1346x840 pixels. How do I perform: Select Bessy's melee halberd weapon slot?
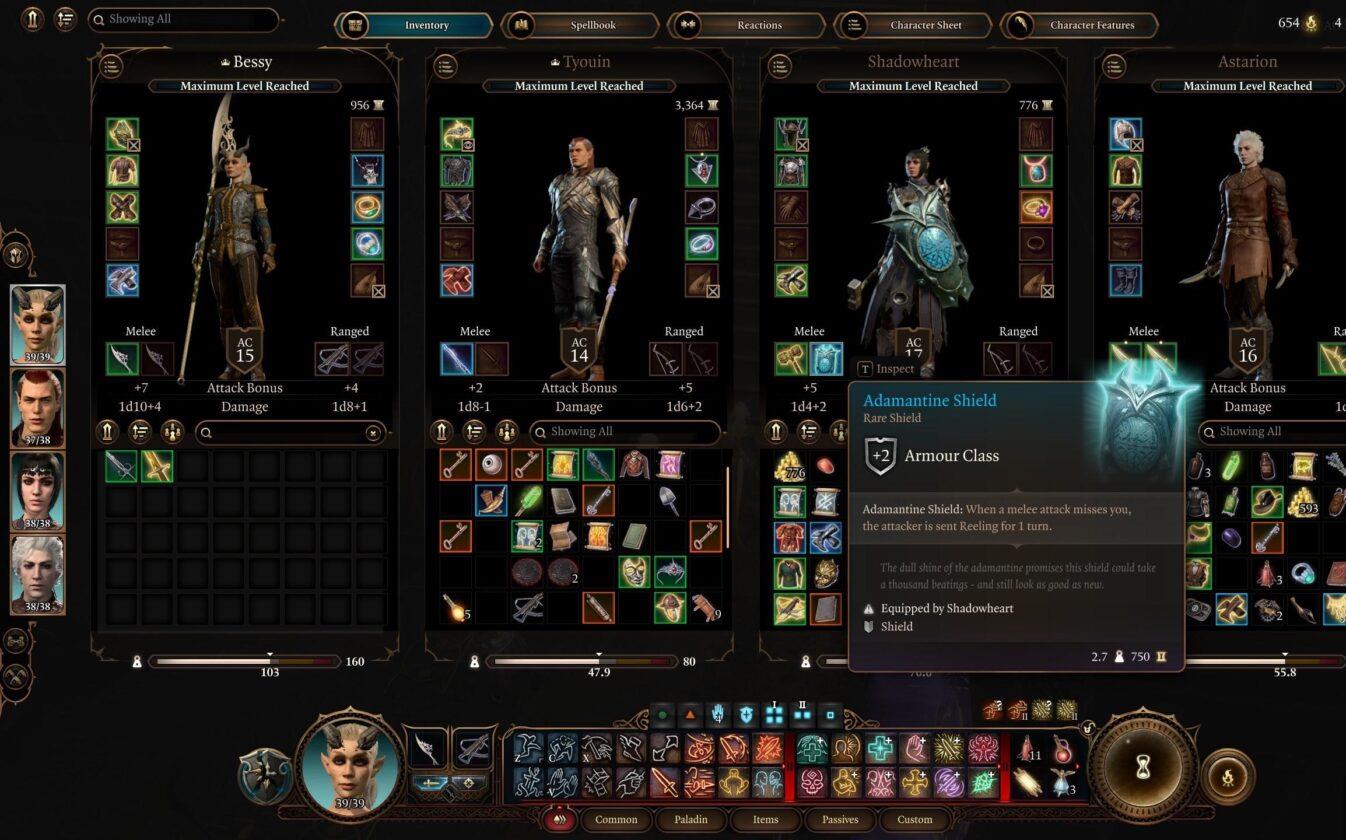tap(122, 359)
